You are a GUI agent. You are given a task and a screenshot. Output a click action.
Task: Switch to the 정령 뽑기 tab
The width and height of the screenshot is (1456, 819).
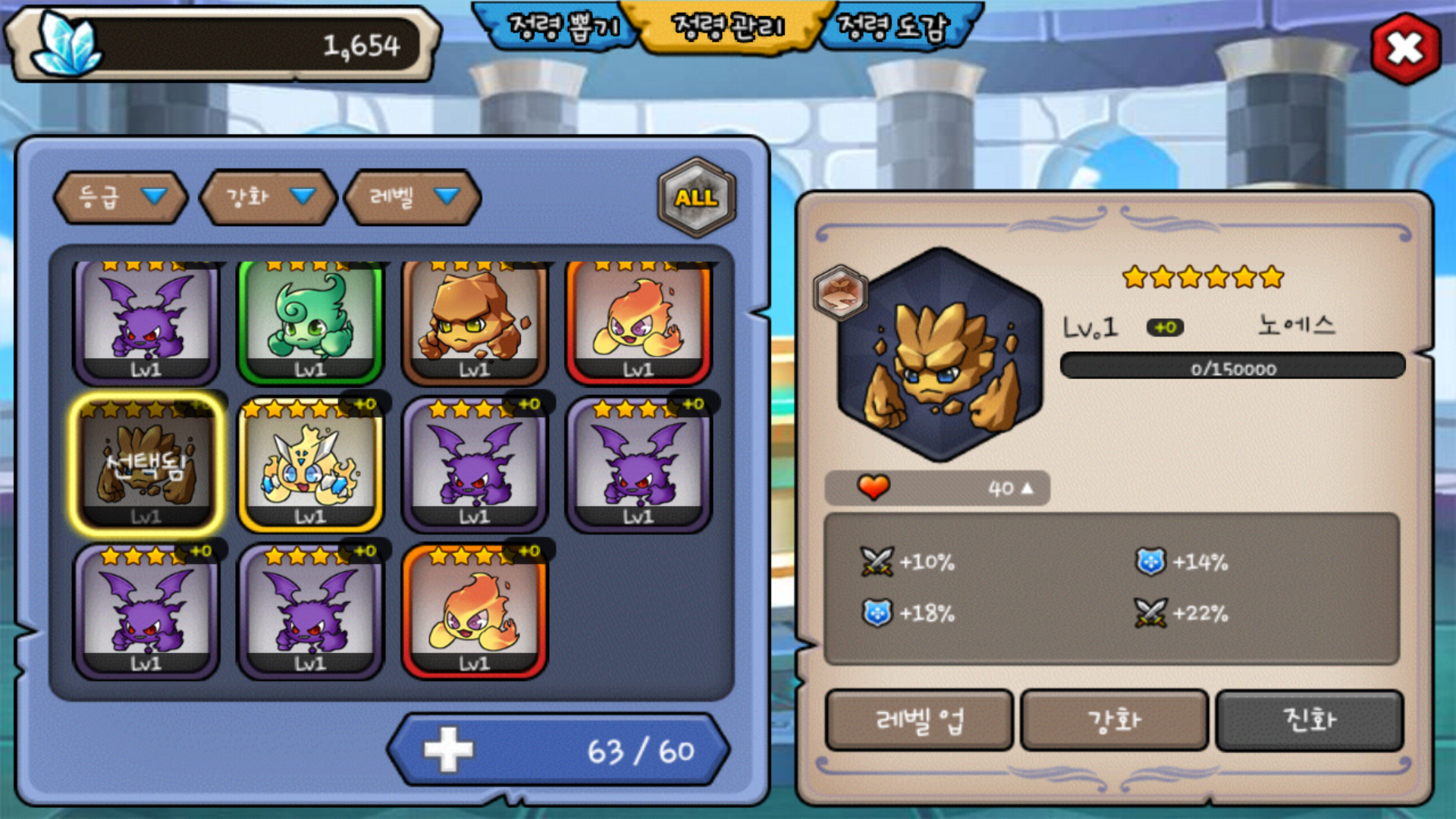563,27
